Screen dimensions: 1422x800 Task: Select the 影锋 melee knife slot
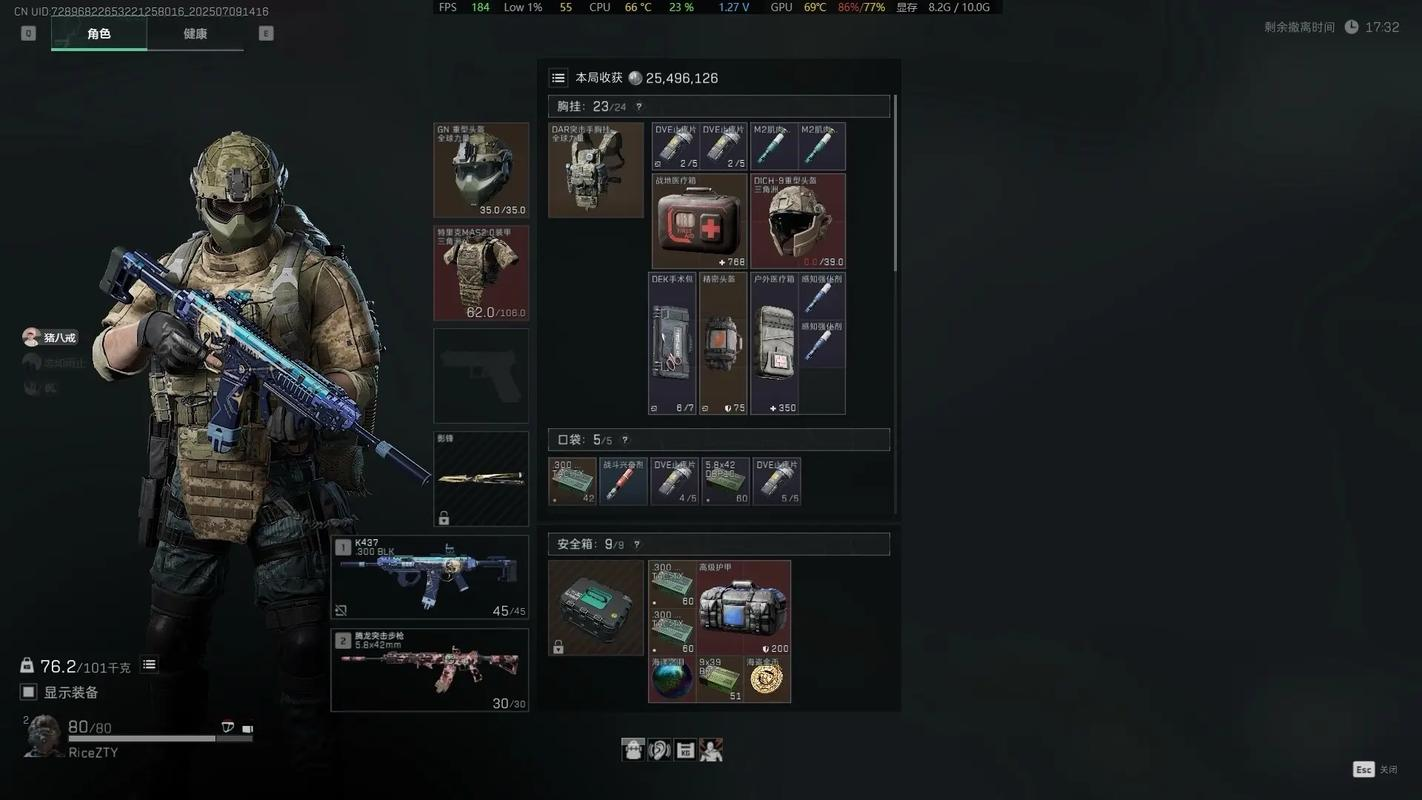[481, 478]
